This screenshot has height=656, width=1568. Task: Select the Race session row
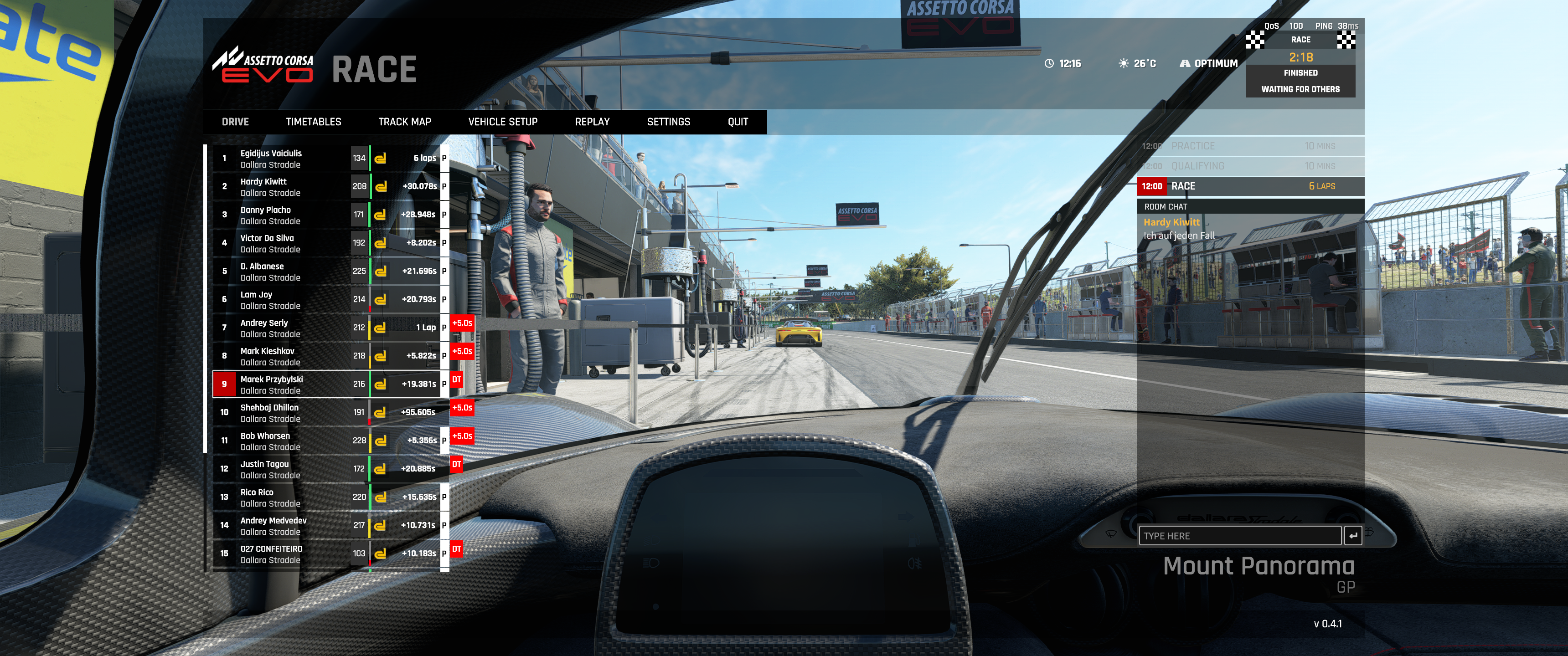pos(1250,186)
